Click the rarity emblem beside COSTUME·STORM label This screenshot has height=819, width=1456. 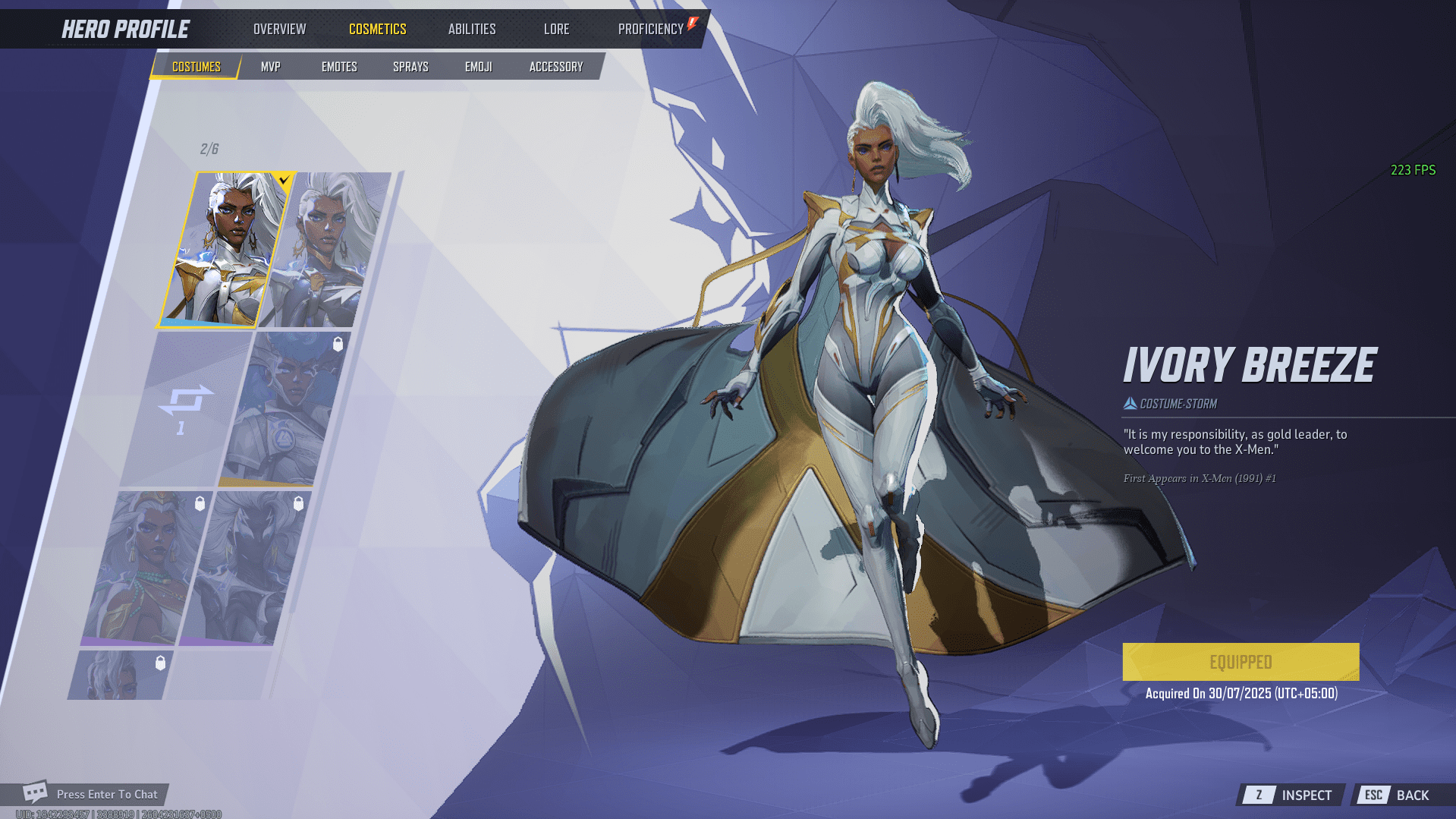click(1129, 404)
